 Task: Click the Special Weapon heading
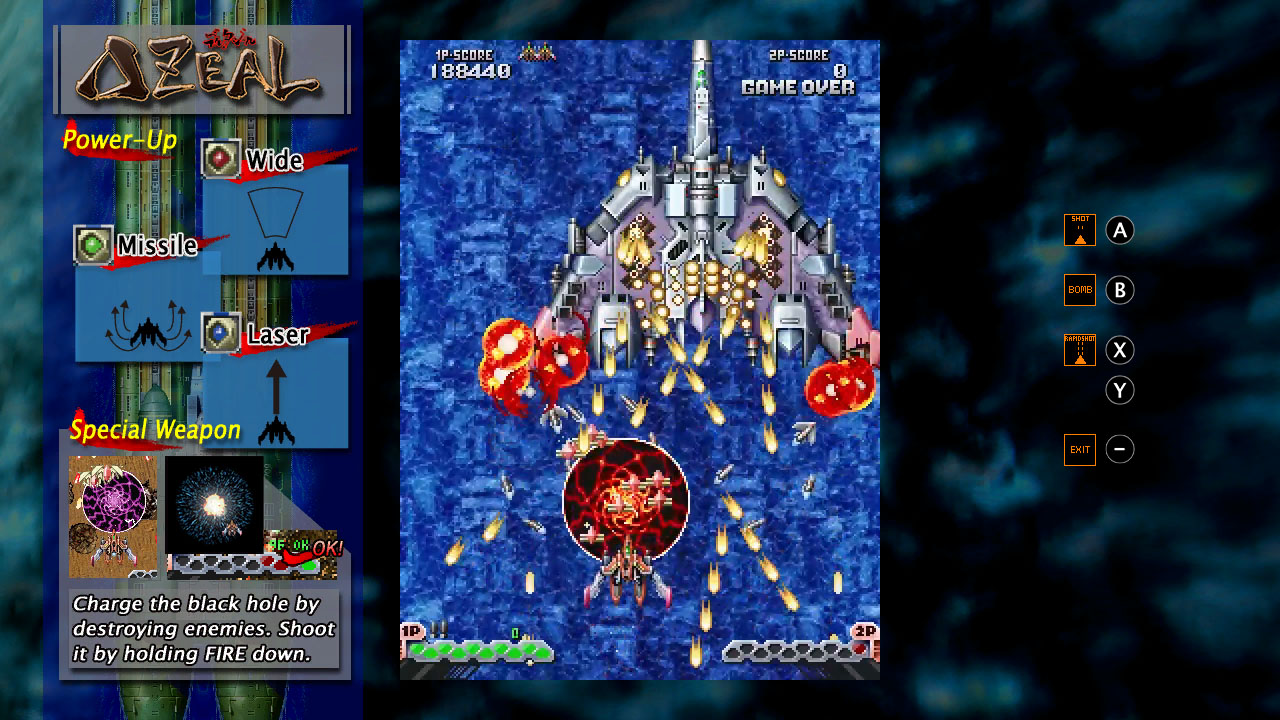153,430
